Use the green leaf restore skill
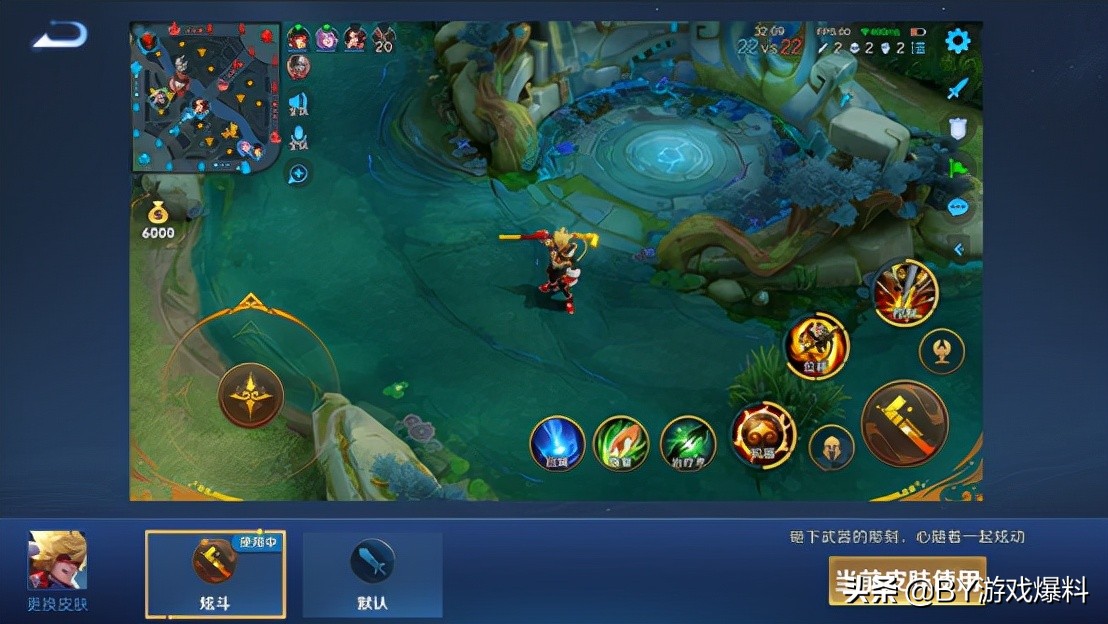This screenshot has height=624, width=1108. point(621,443)
